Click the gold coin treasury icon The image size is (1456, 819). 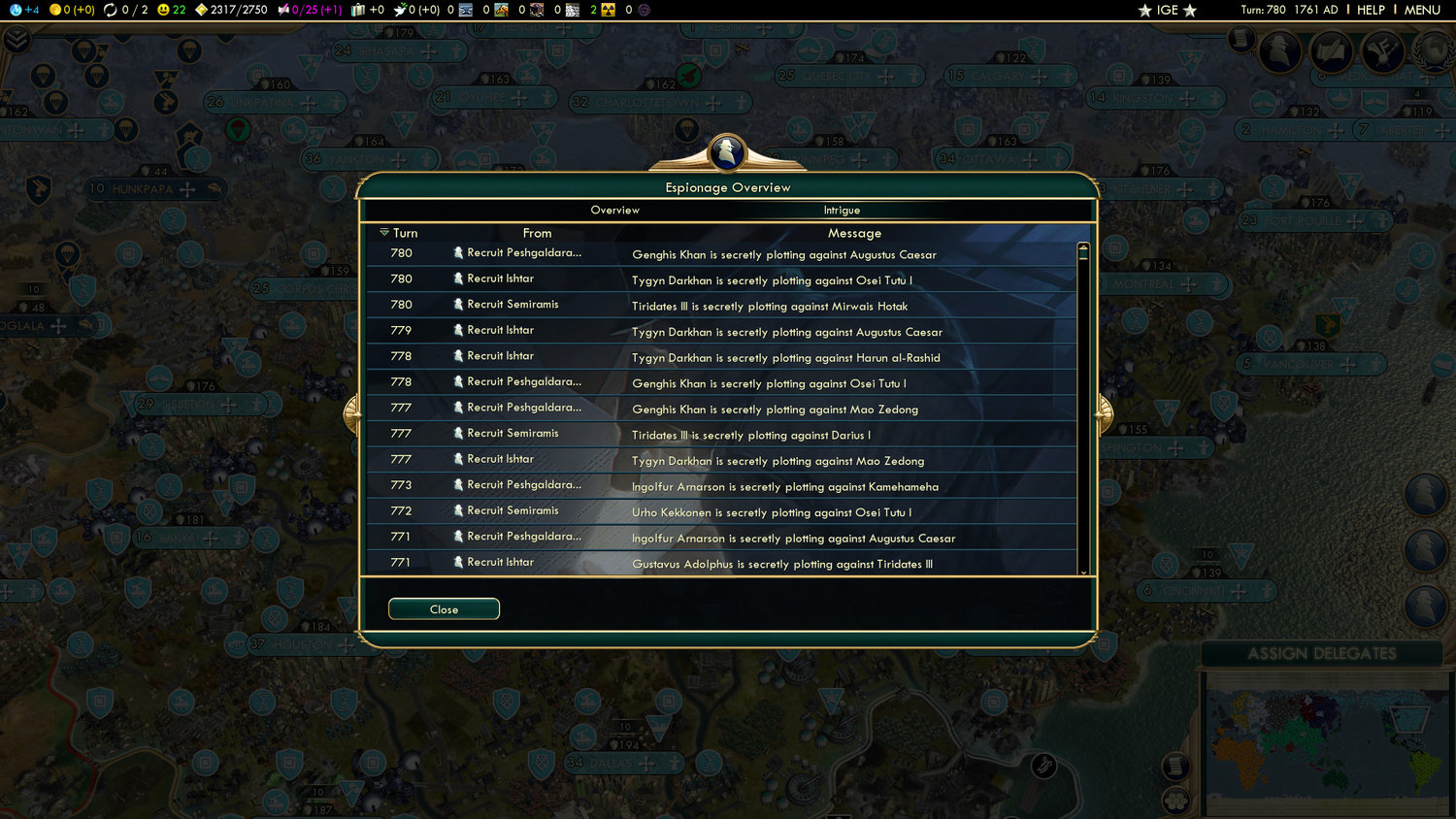point(54,11)
